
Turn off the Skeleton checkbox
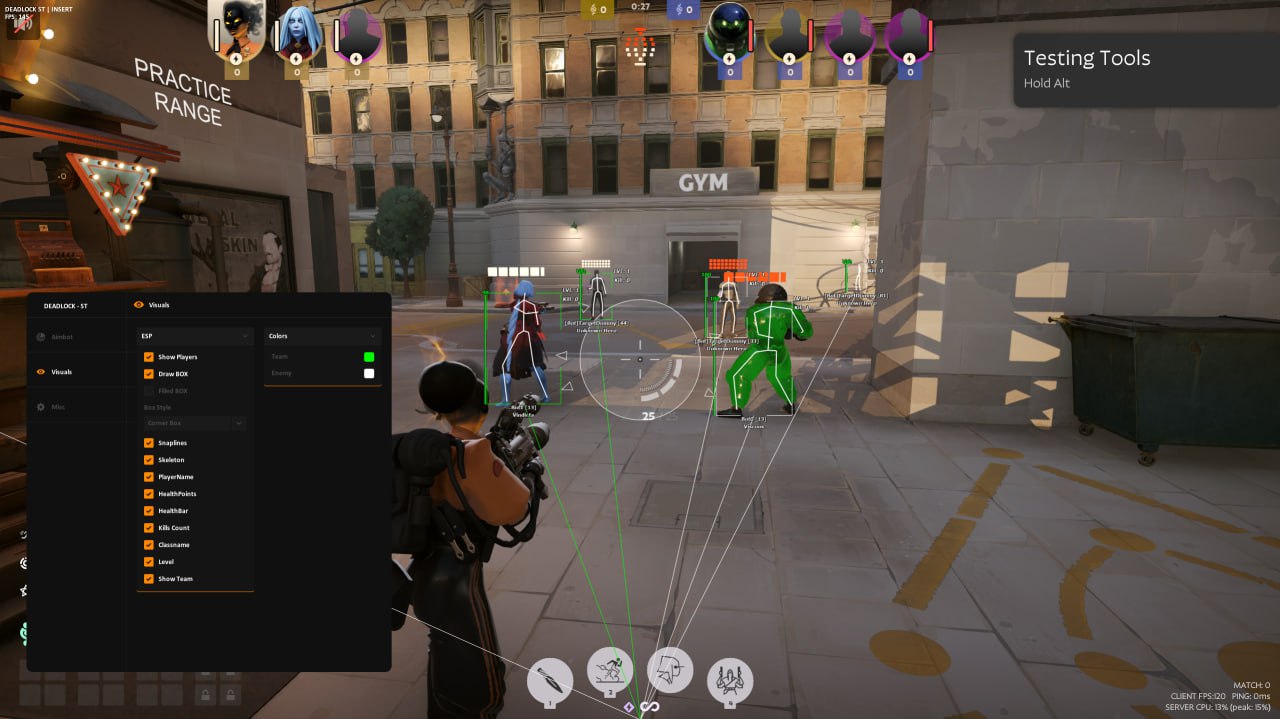click(149, 460)
